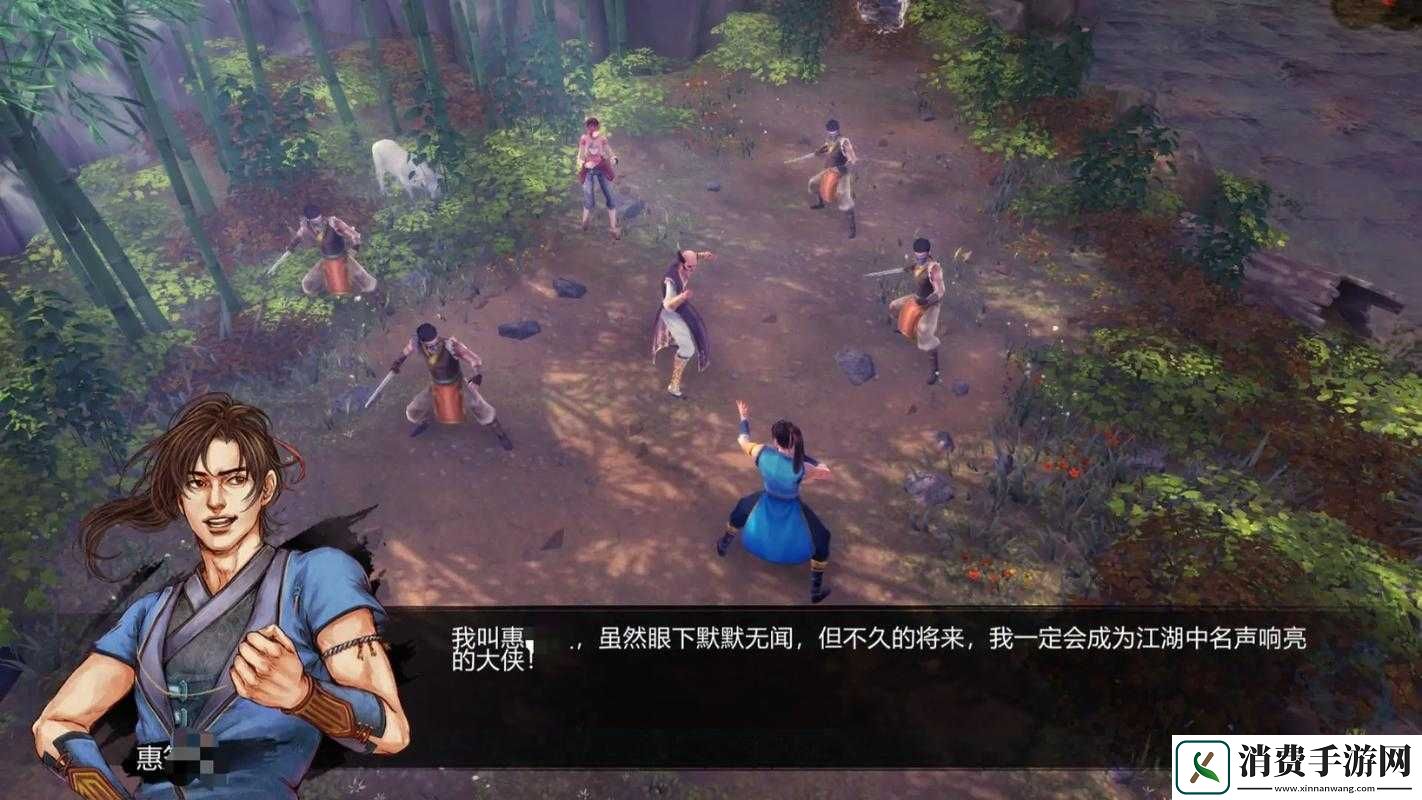Click the bald enemy leader in purple sash
Image resolution: width=1422 pixels, height=800 pixels.
680,310
